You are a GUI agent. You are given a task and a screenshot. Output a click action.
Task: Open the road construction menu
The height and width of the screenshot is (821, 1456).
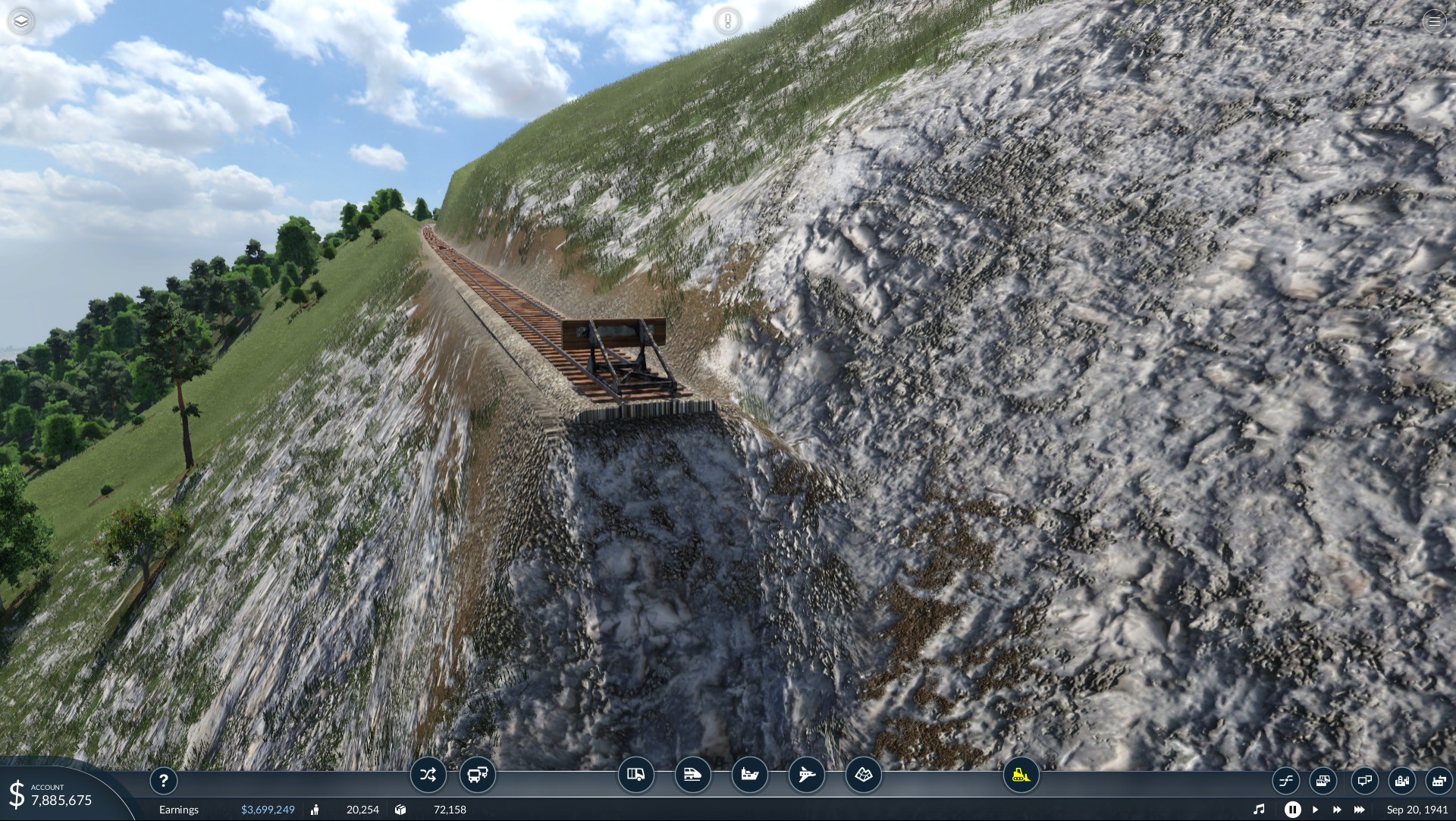pos(635,775)
